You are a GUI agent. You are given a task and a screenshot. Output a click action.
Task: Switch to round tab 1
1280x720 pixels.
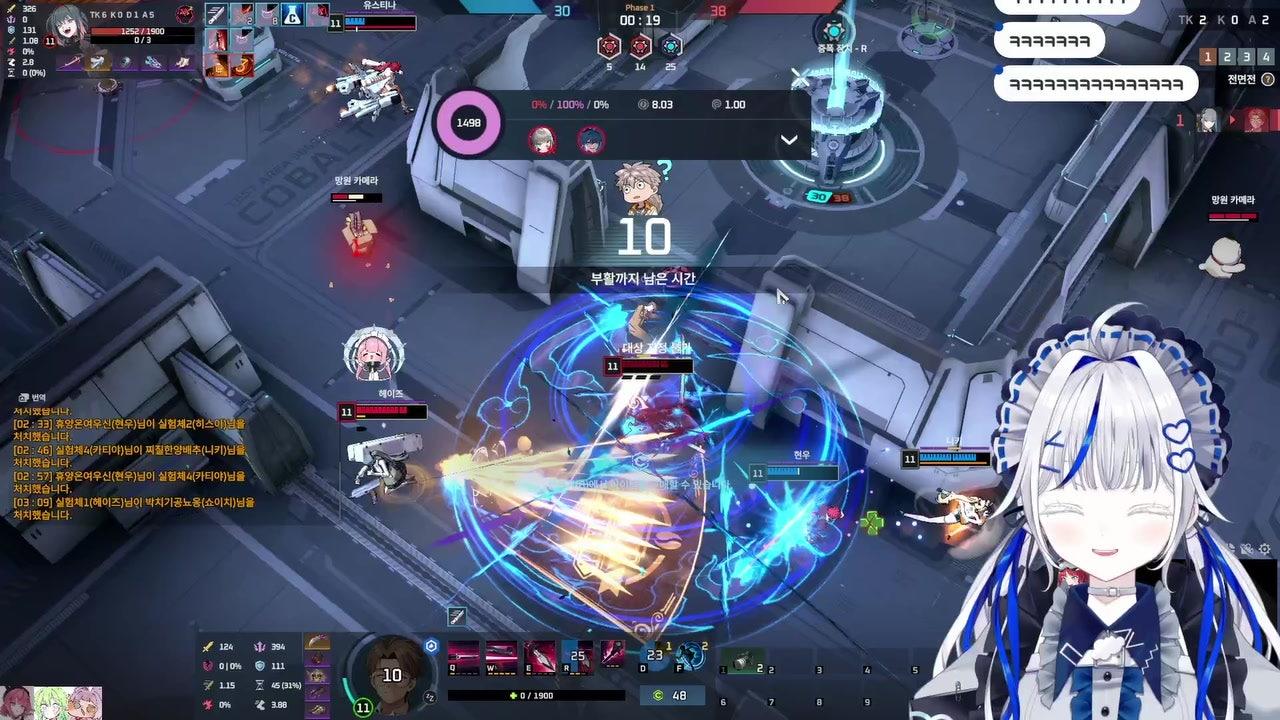tap(1208, 57)
